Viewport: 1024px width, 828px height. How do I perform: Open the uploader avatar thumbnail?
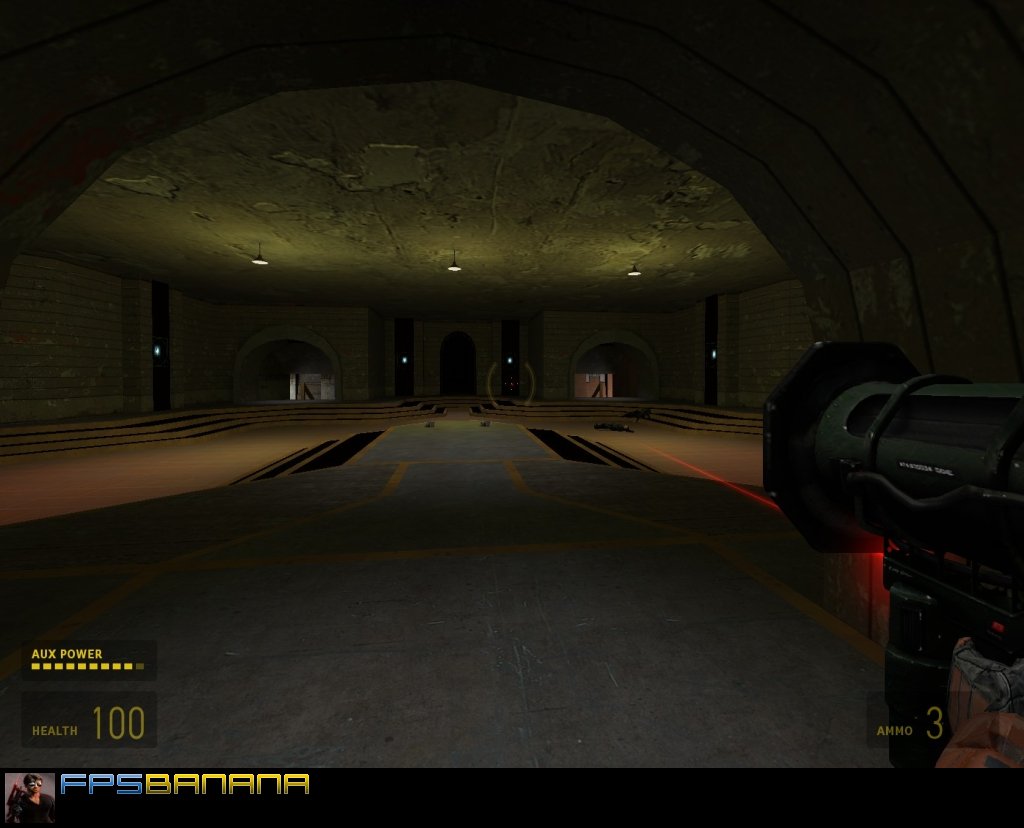tap(30, 797)
